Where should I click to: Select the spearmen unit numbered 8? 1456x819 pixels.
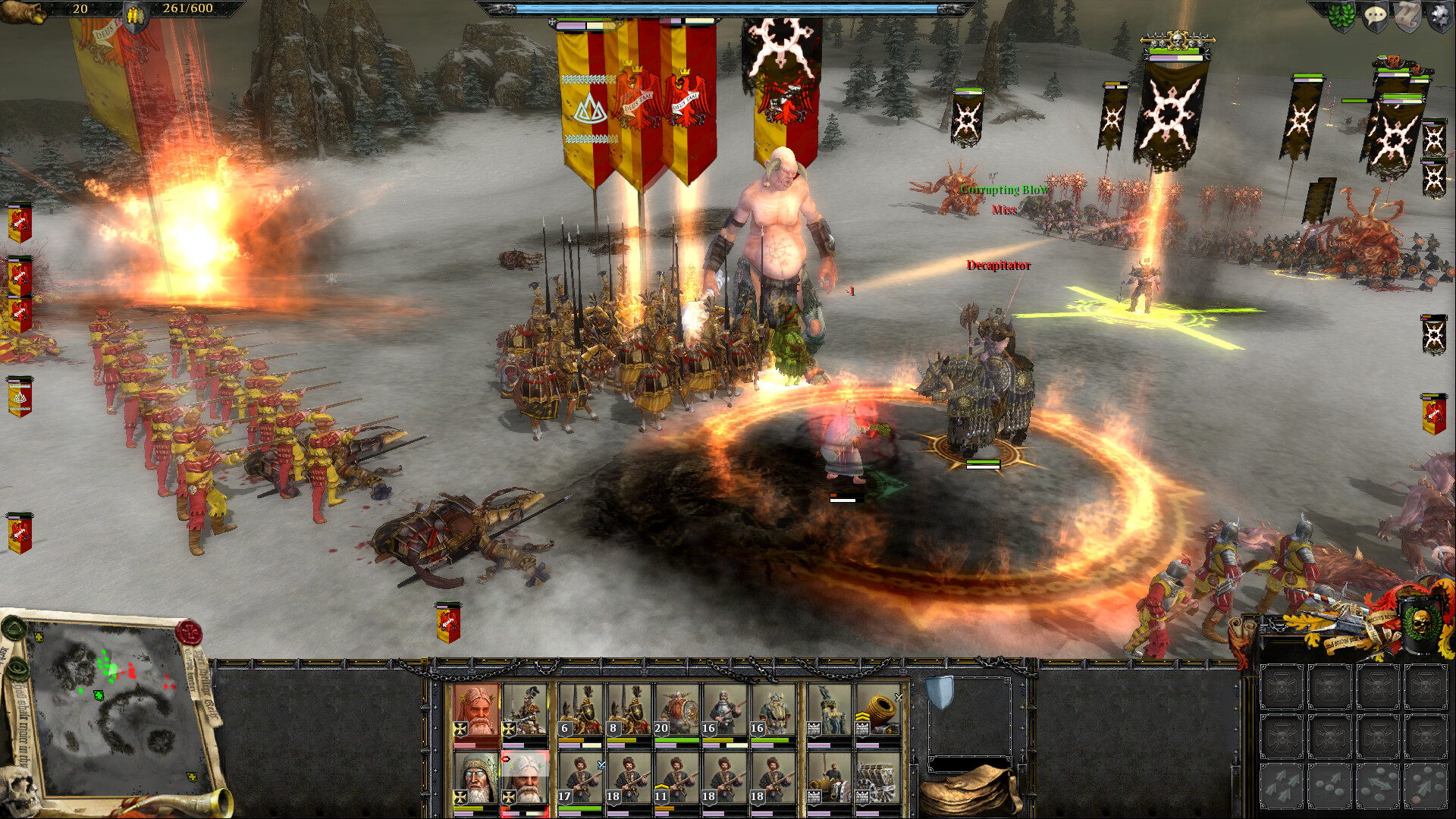(x=627, y=708)
